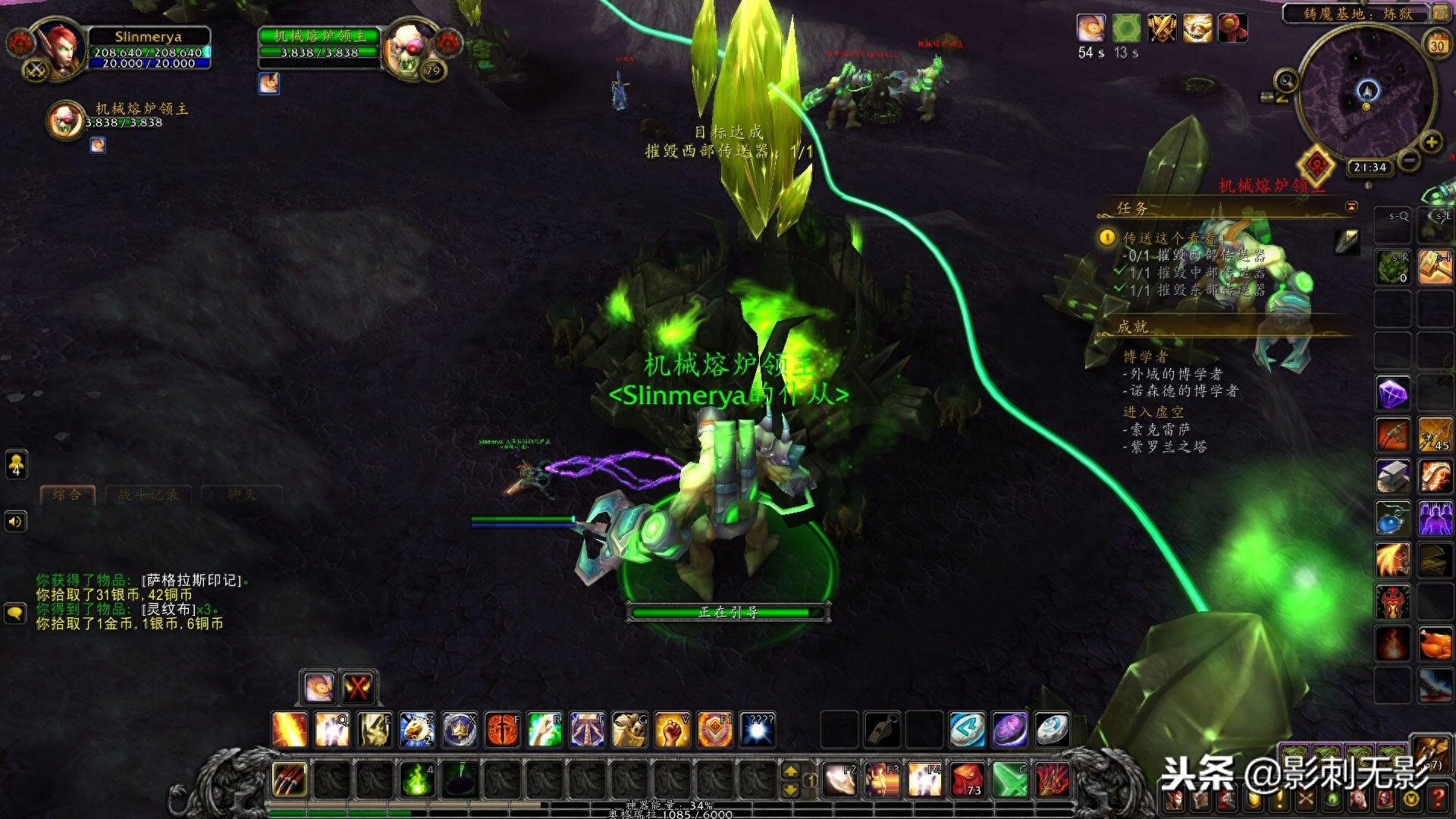Use the roast chicken food item

pos(1435,644)
